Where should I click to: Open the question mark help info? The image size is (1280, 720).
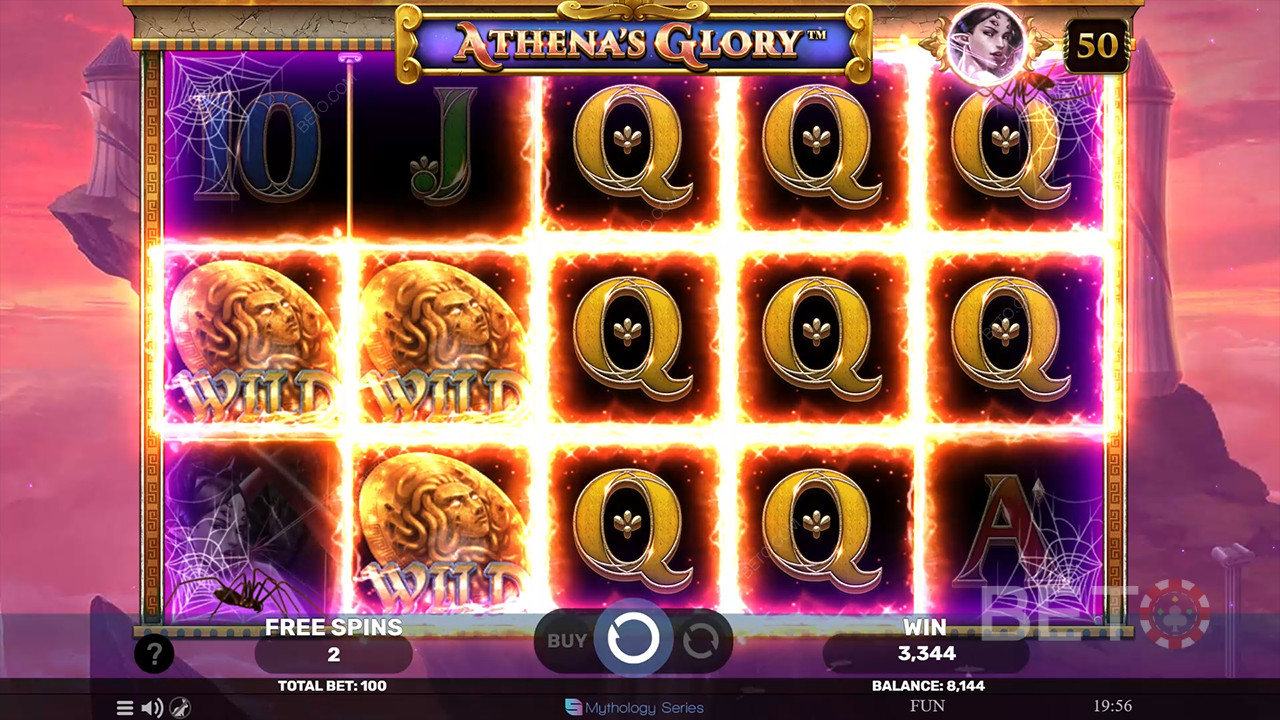pos(154,655)
